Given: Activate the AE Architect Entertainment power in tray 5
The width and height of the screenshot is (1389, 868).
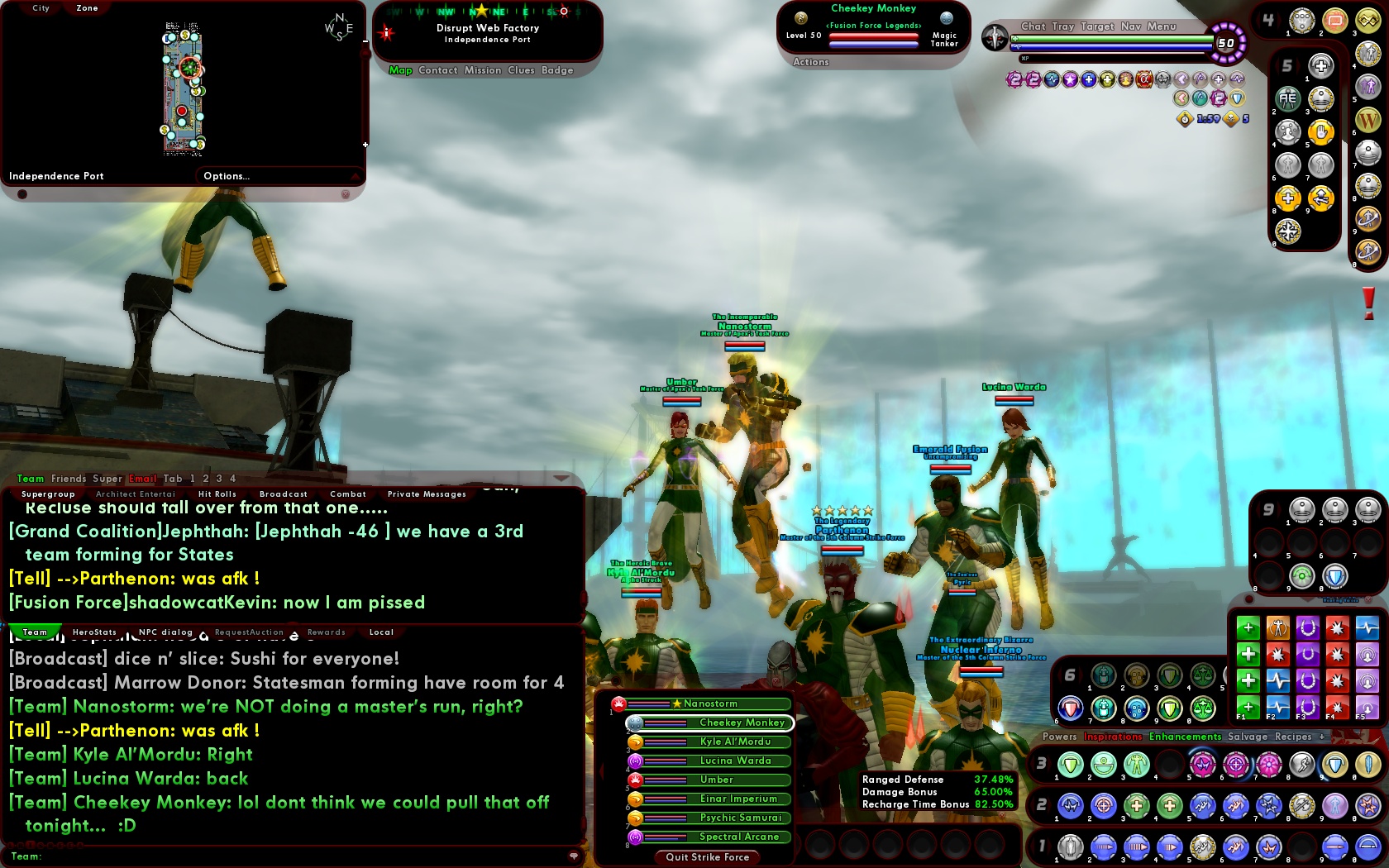Looking at the screenshot, I should [x=1288, y=98].
